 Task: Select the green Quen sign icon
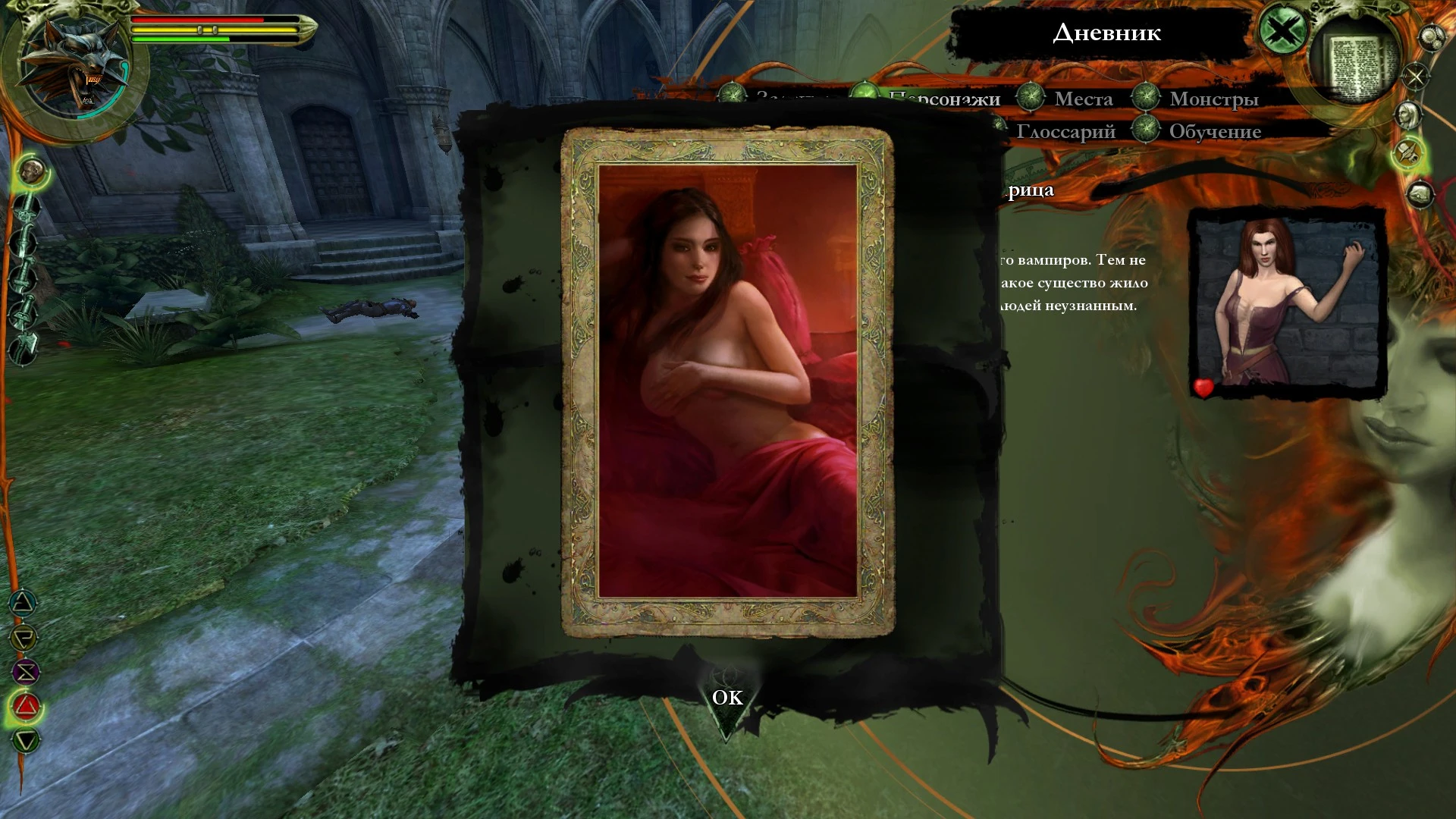pos(25,739)
